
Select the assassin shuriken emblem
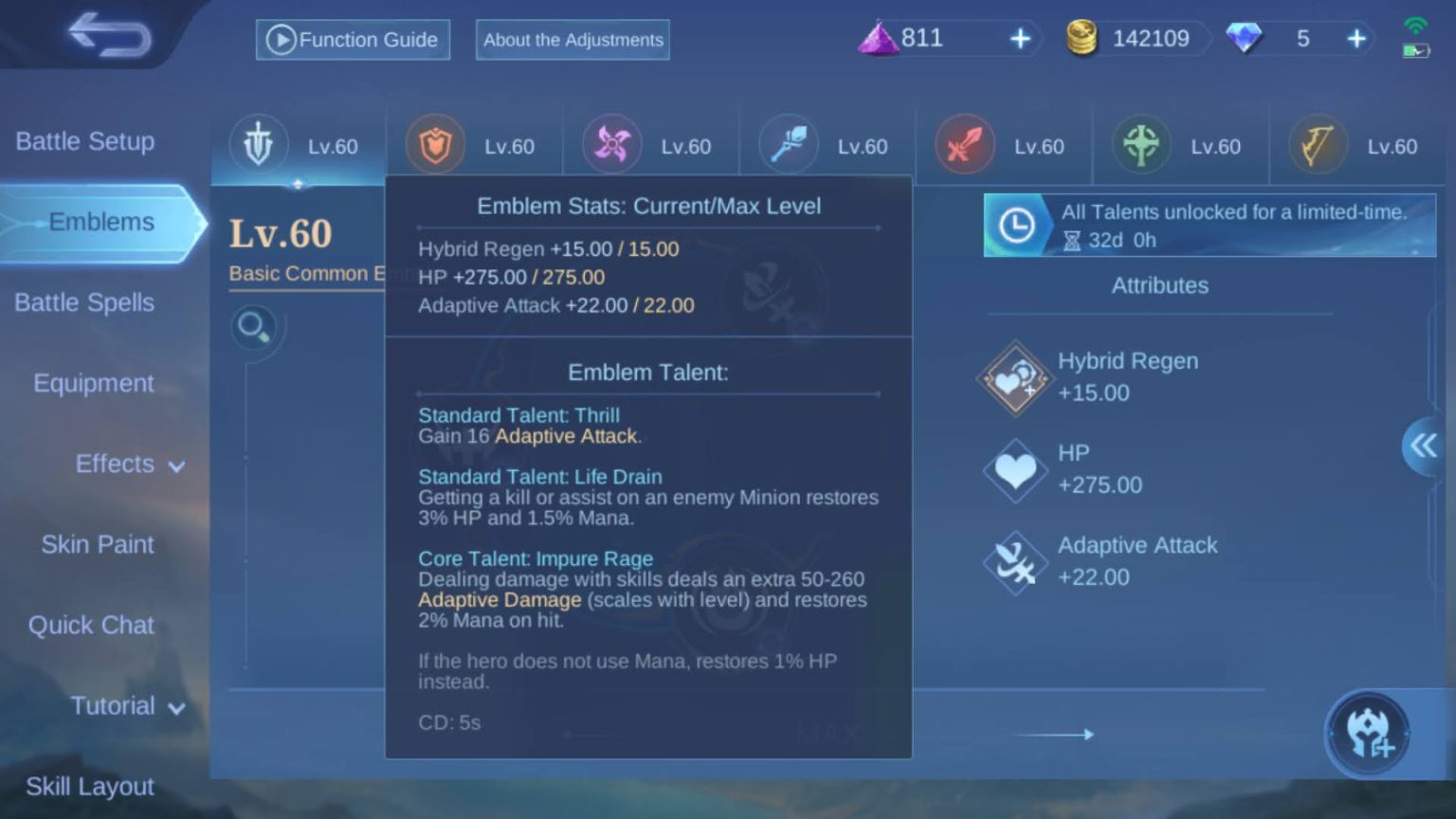(610, 144)
